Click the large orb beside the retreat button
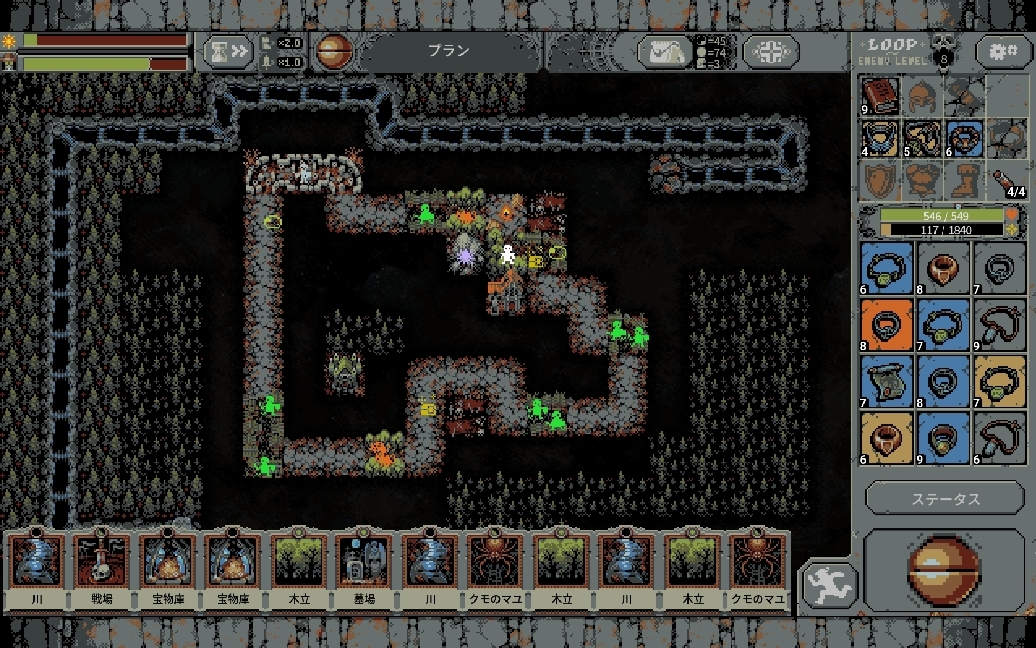 coord(943,571)
